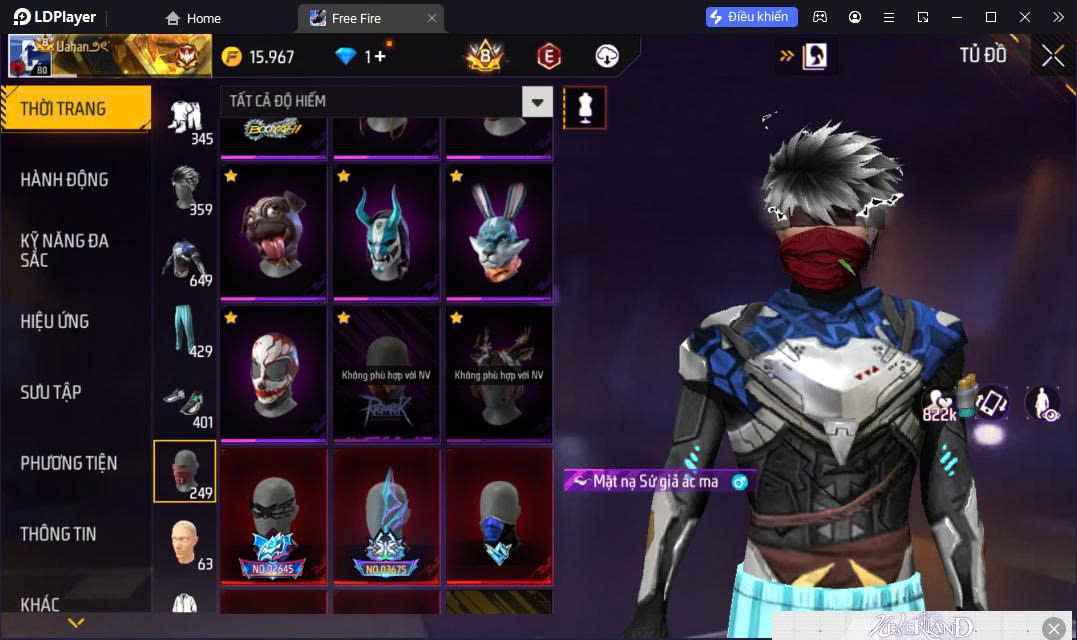Open the pants subcategory with 429 items
1077x640 pixels.
(184, 332)
